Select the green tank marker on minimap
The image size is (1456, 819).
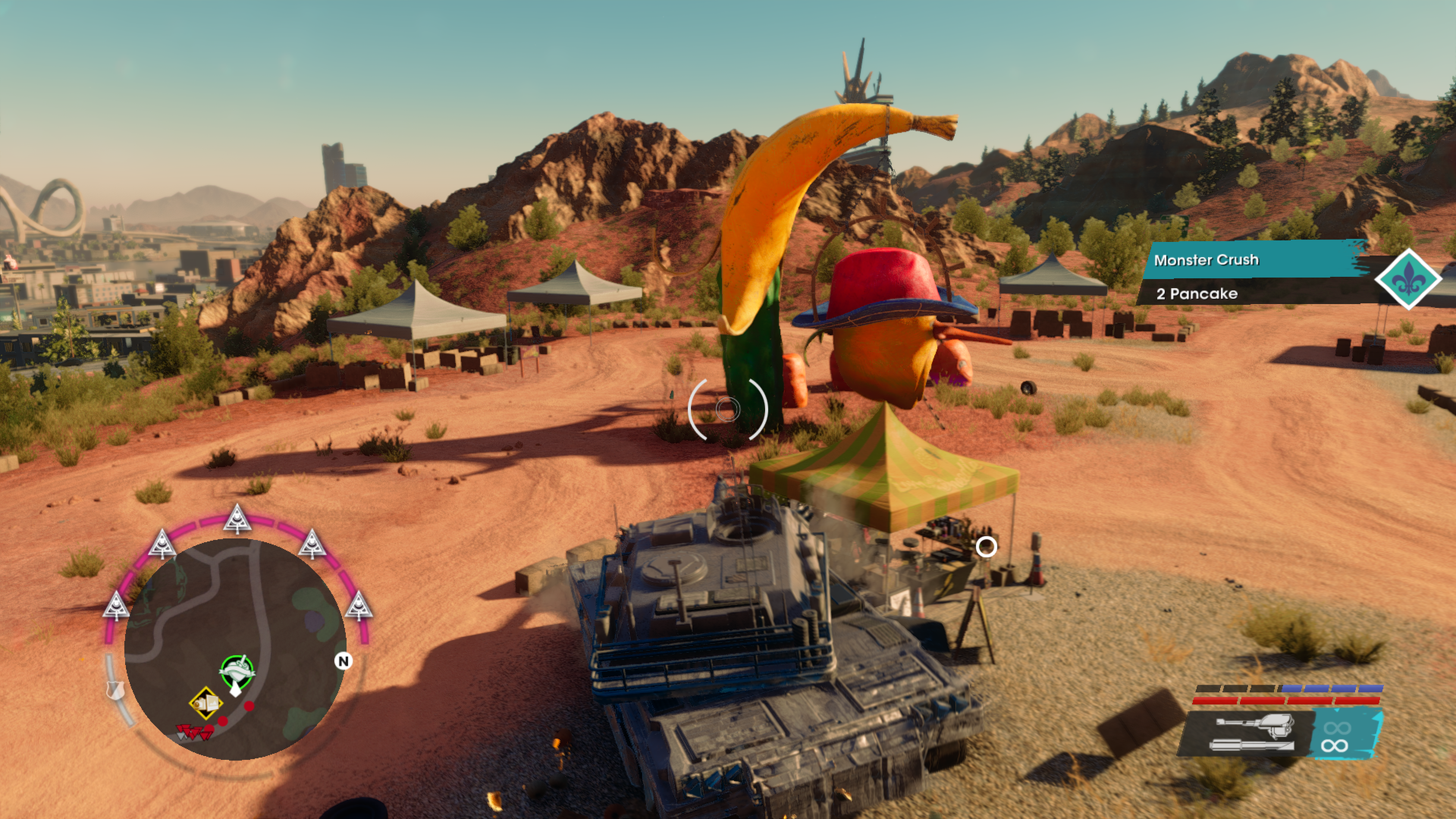tap(237, 673)
